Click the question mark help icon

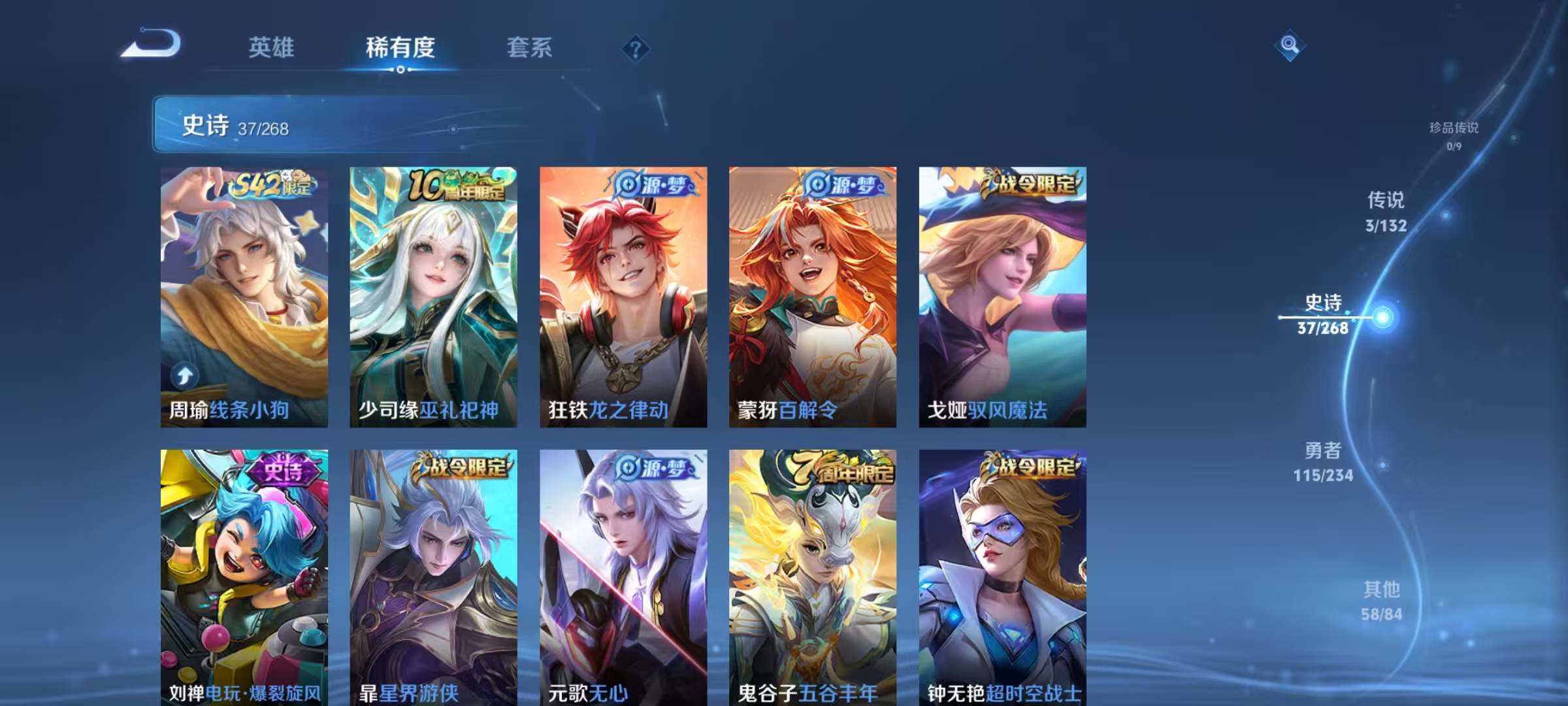(637, 47)
